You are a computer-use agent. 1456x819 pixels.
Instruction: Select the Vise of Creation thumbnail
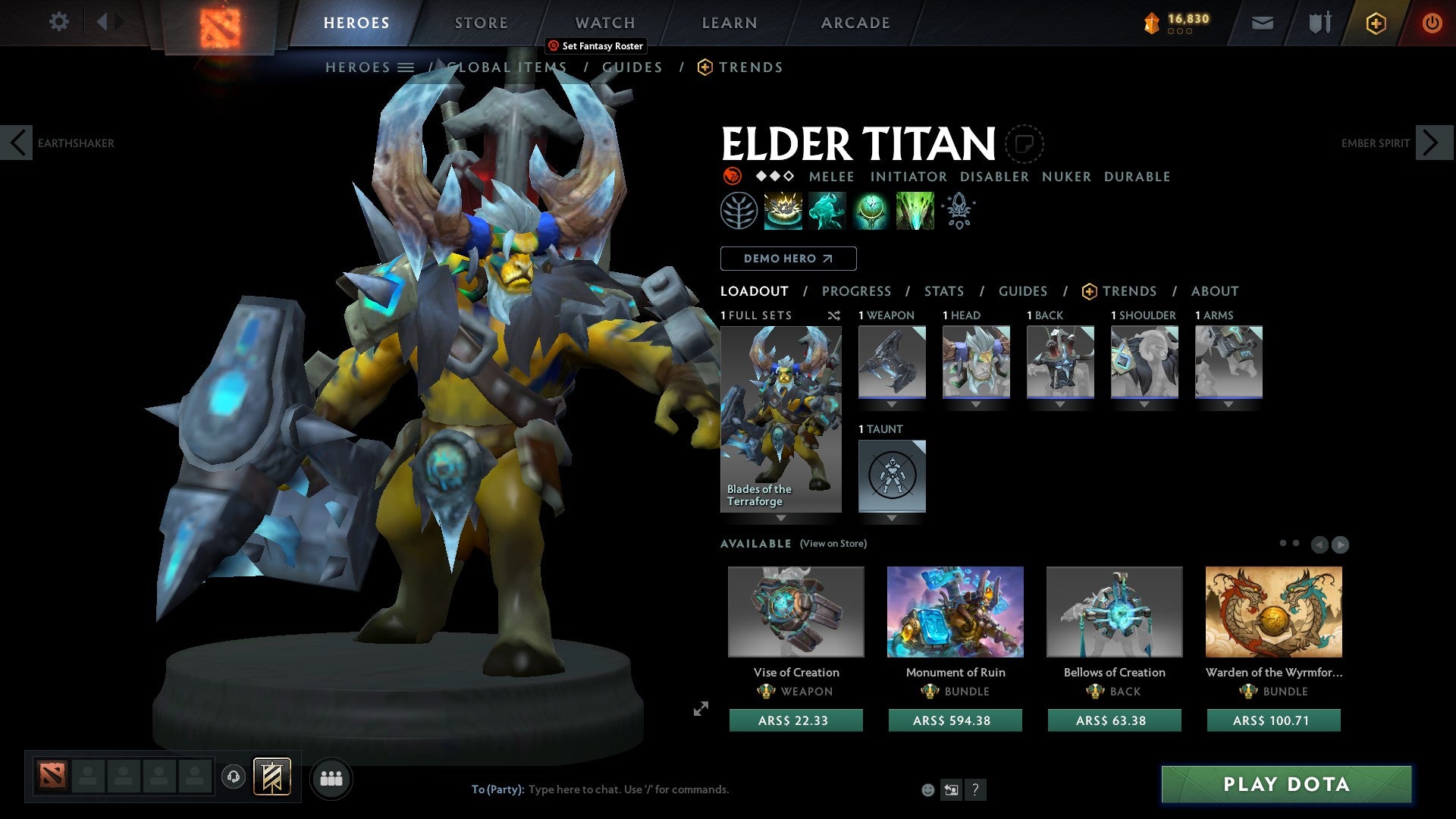pyautogui.click(x=796, y=612)
